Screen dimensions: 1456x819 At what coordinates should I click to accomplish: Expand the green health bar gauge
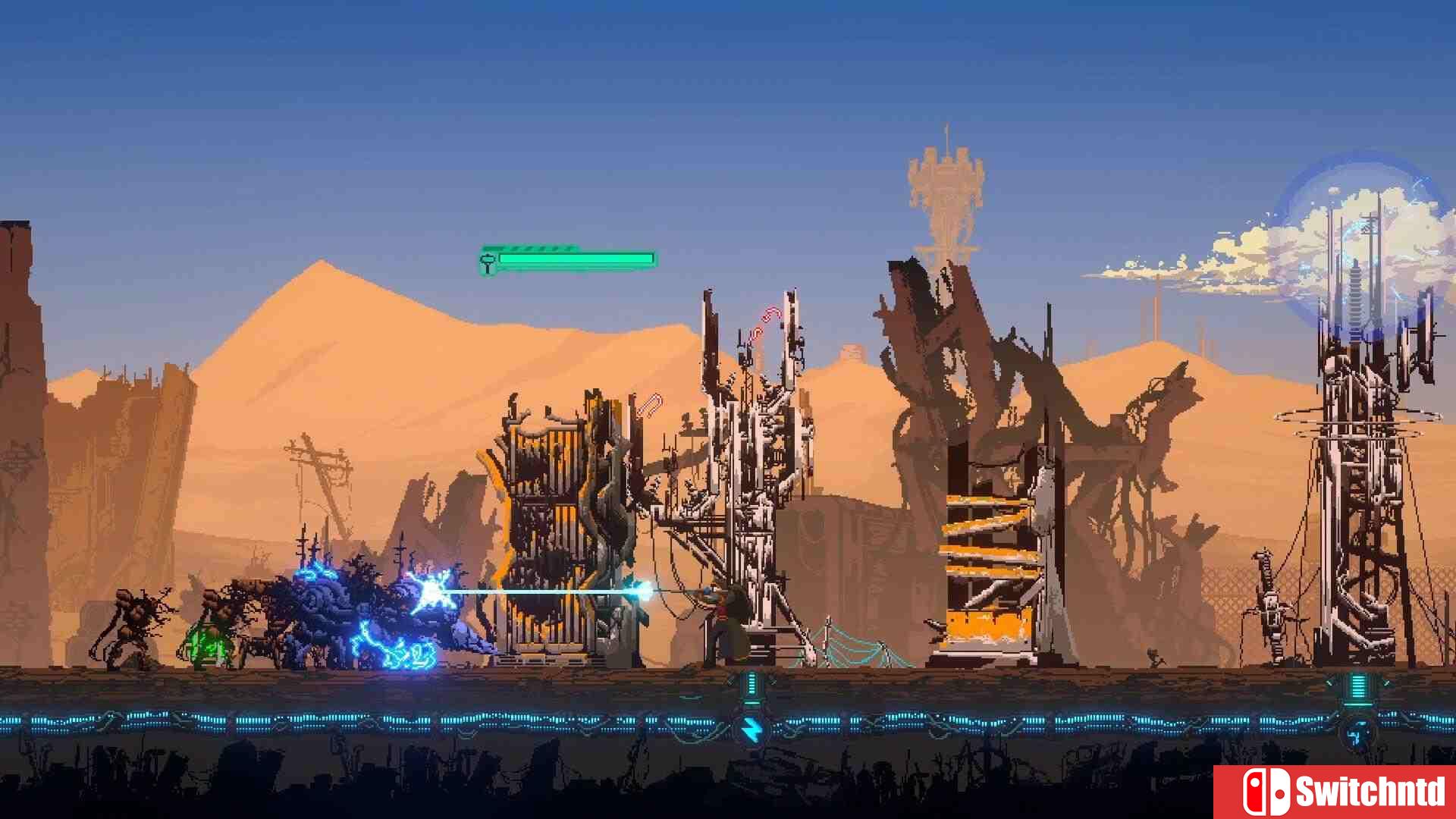[576, 260]
